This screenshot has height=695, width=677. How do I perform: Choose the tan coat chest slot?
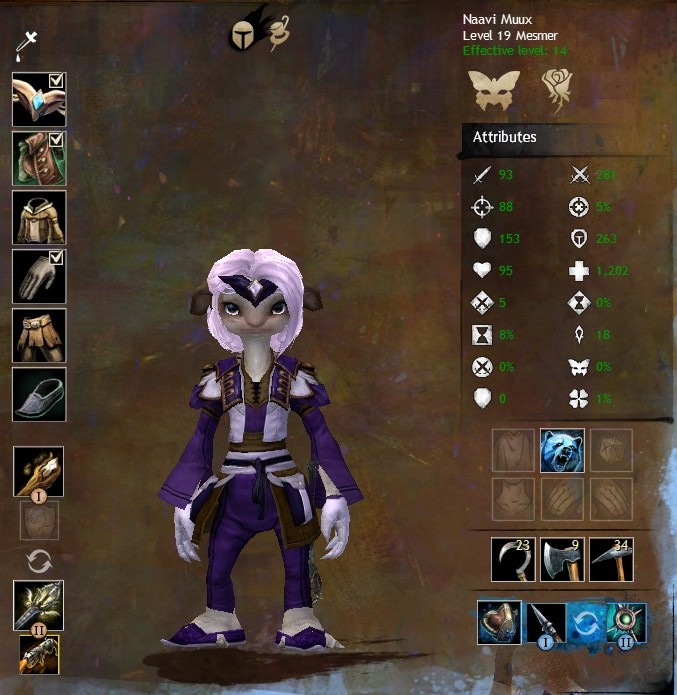39,217
